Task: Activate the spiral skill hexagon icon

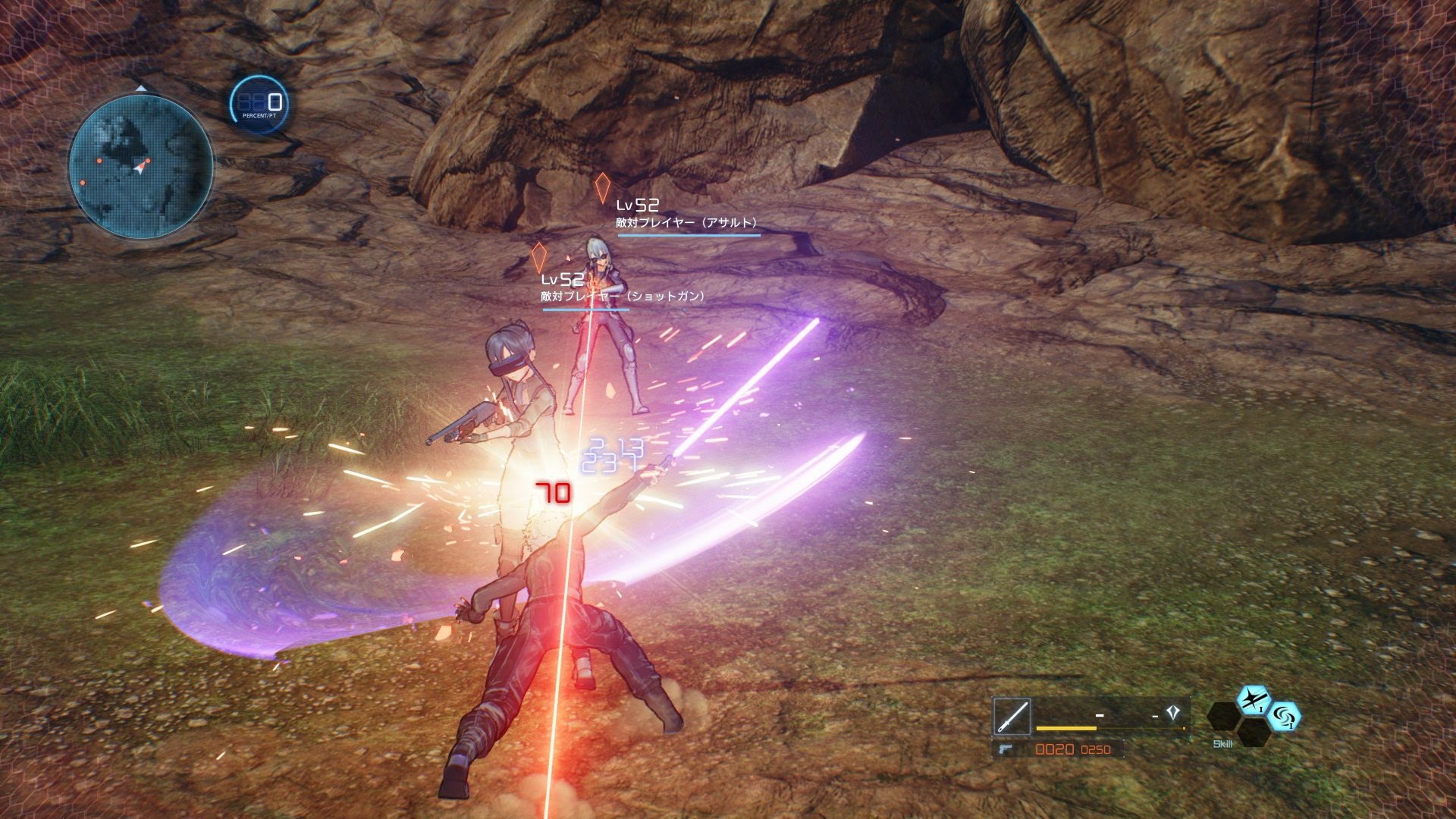Action: pos(1288,718)
